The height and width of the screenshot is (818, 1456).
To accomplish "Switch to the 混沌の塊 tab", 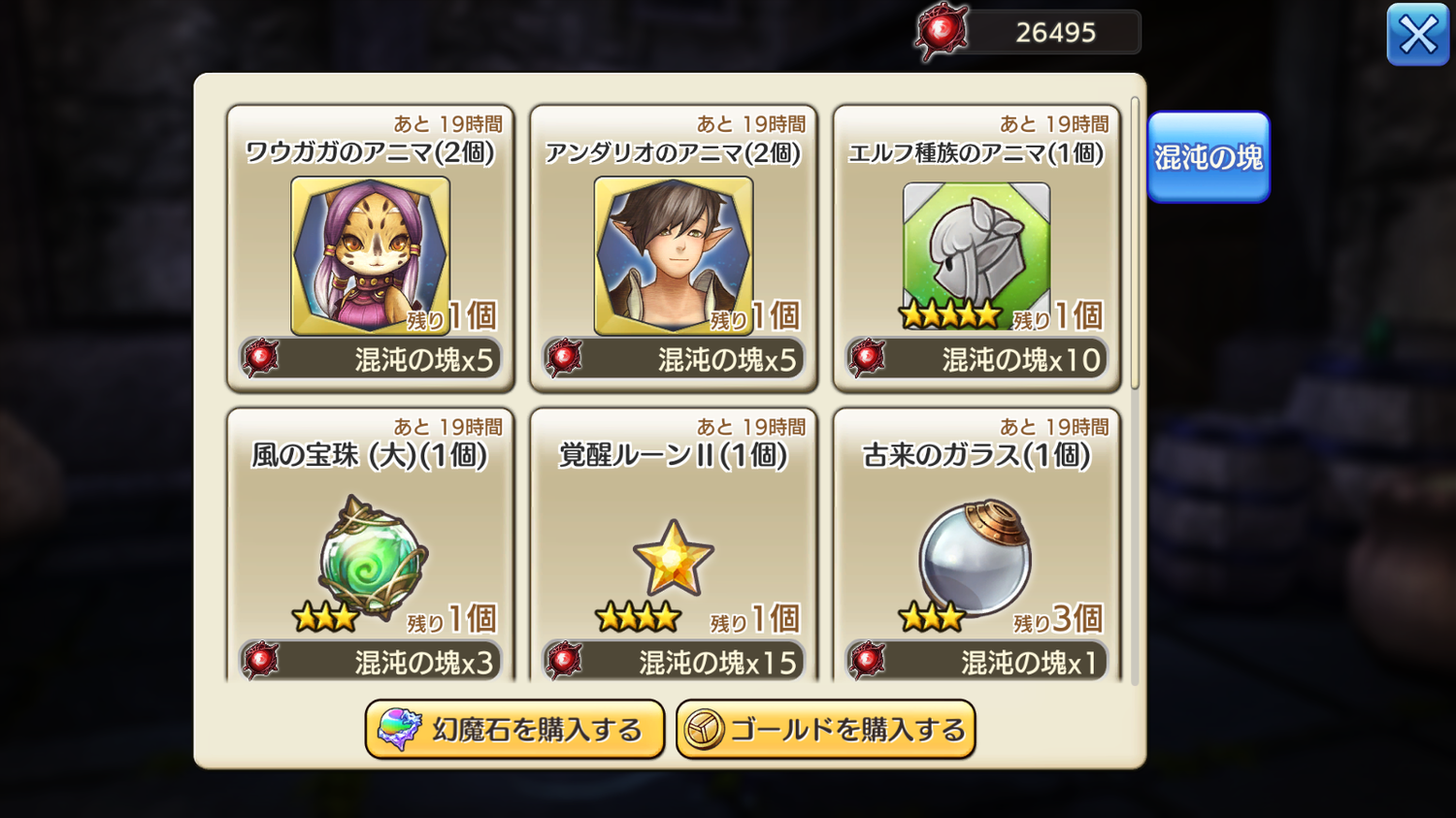I will (1208, 157).
